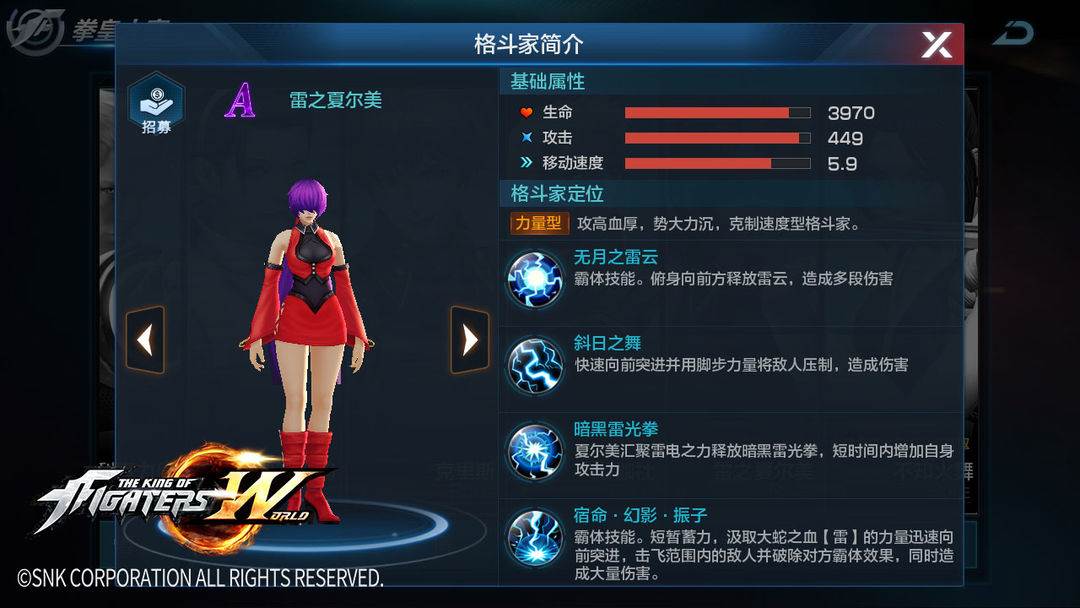Viewport: 1080px width, 608px height.
Task: Select the 无月之雷云 skill icon
Action: pos(533,277)
